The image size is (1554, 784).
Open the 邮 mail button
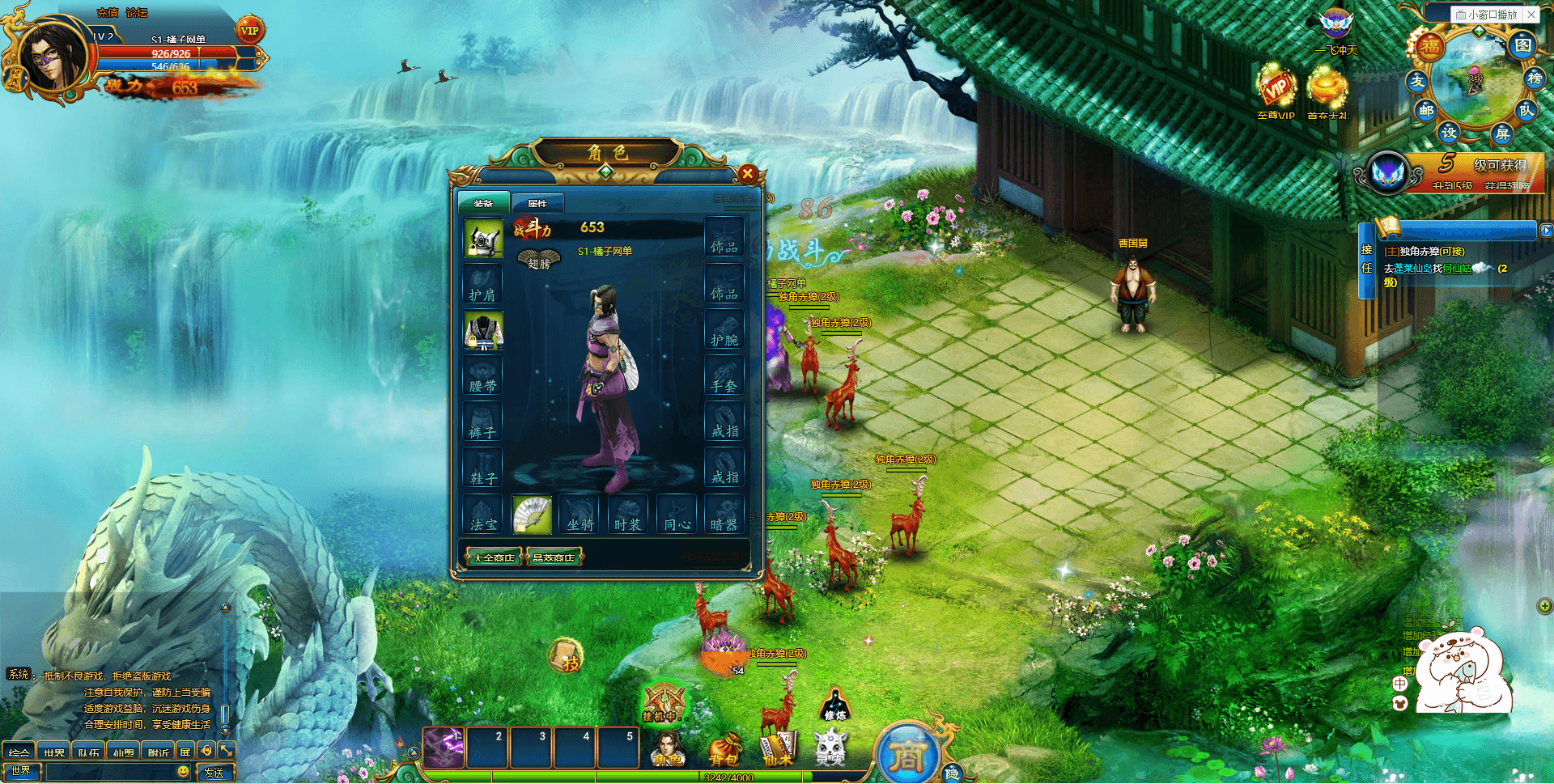tap(1426, 111)
